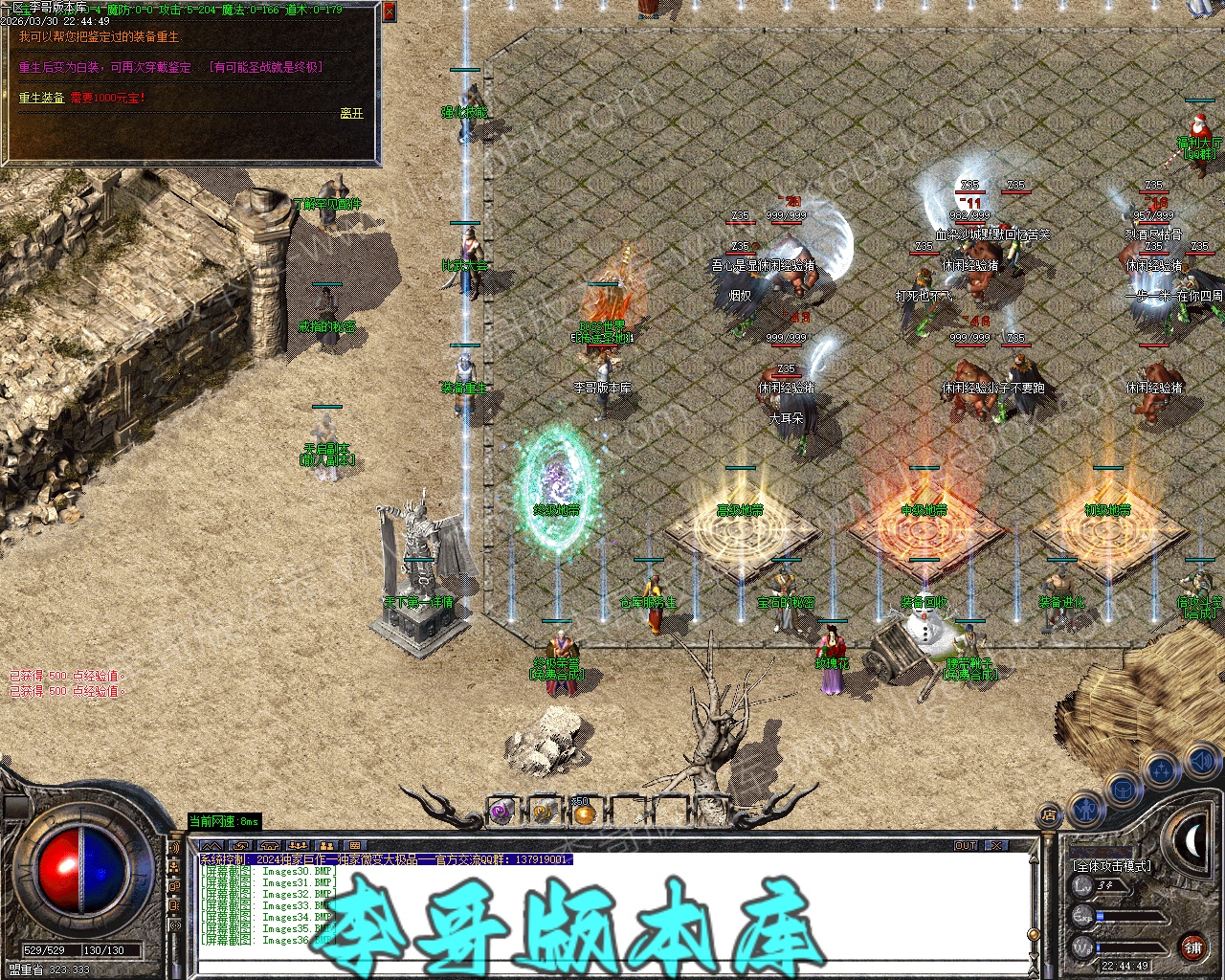This screenshot has height=980, width=1225.
Task: Click the chat scrollbar gold knob
Action: [x=1033, y=934]
